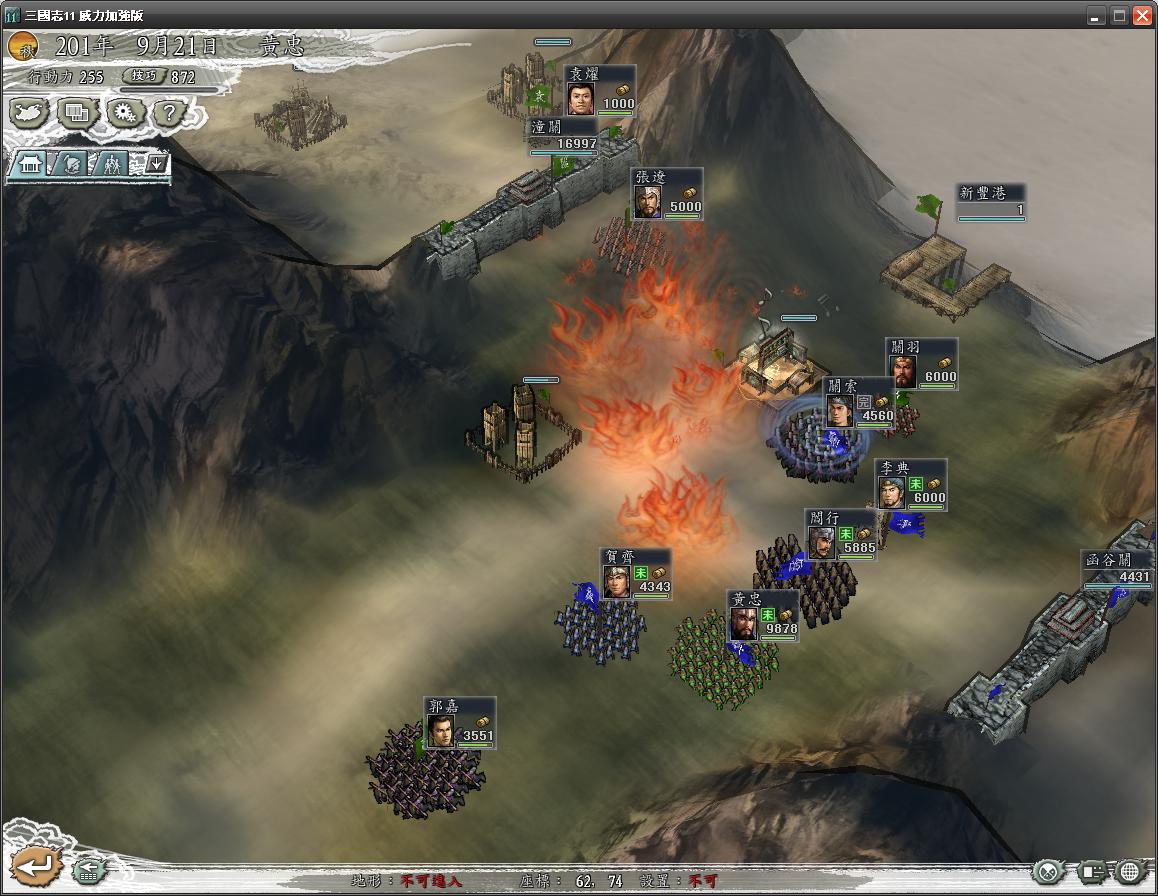This screenshot has height=896, width=1158.
Task: Select 黃忠's unit info label
Action: [763, 616]
